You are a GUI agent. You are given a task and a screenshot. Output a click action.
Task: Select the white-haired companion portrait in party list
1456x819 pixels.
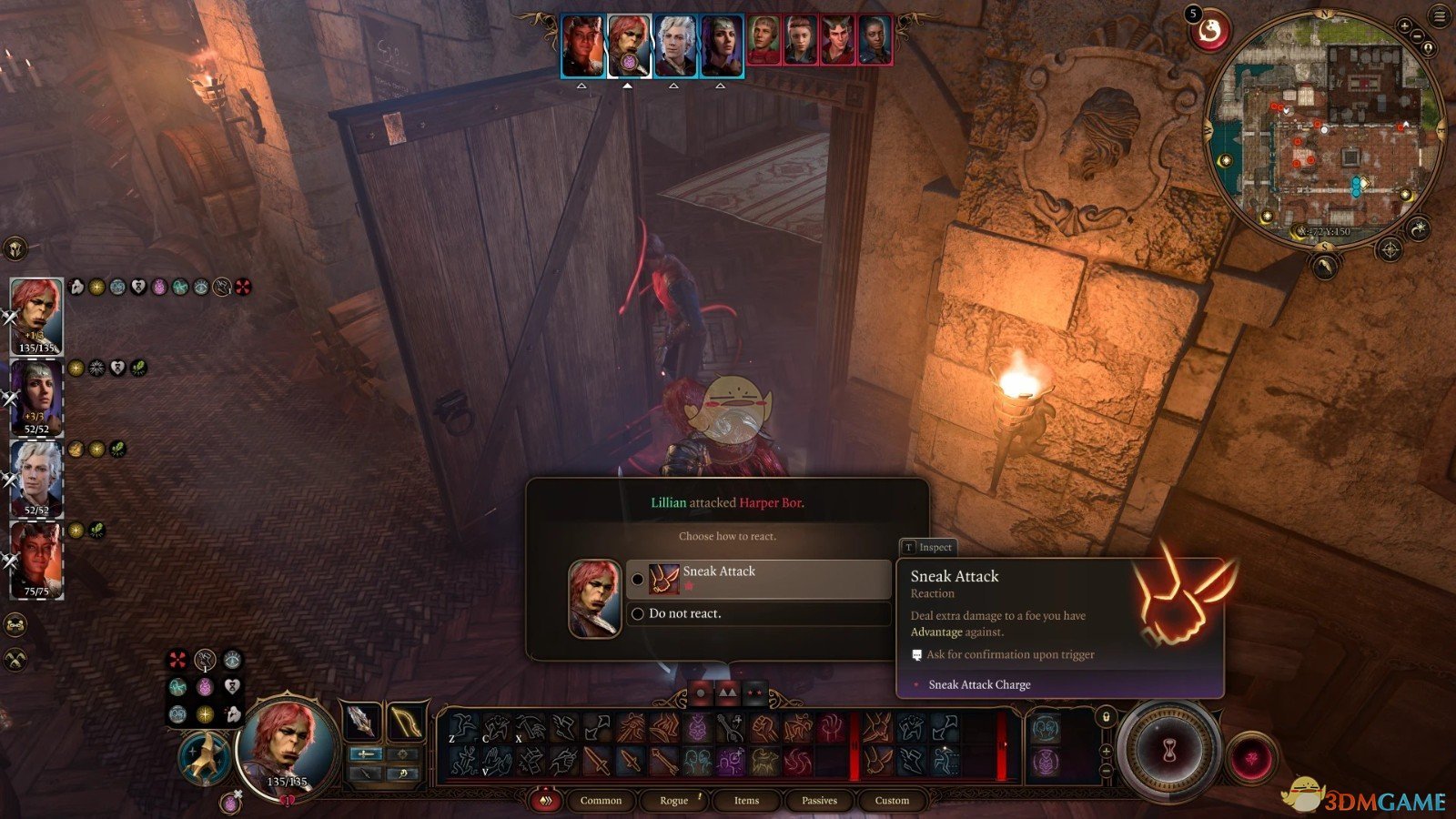(x=37, y=476)
